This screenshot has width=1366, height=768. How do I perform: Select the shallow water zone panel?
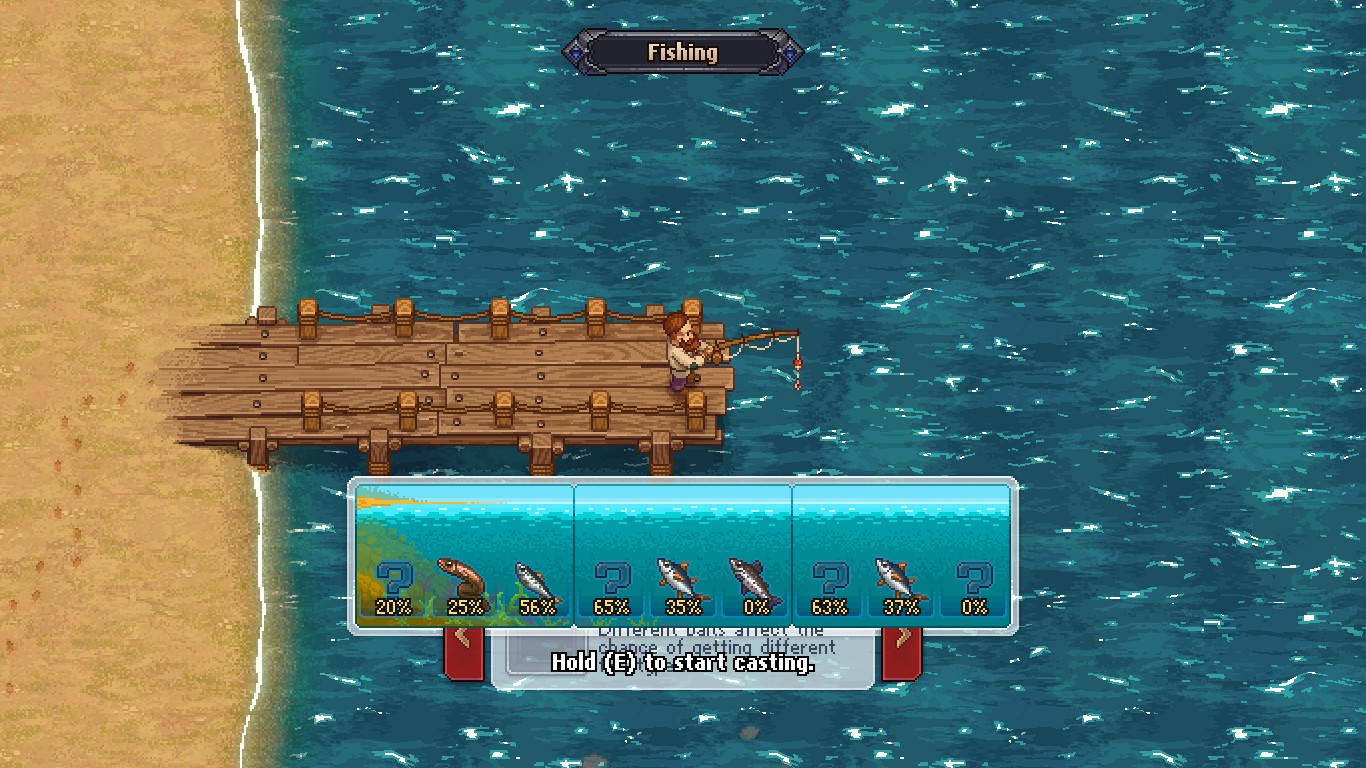click(x=463, y=520)
